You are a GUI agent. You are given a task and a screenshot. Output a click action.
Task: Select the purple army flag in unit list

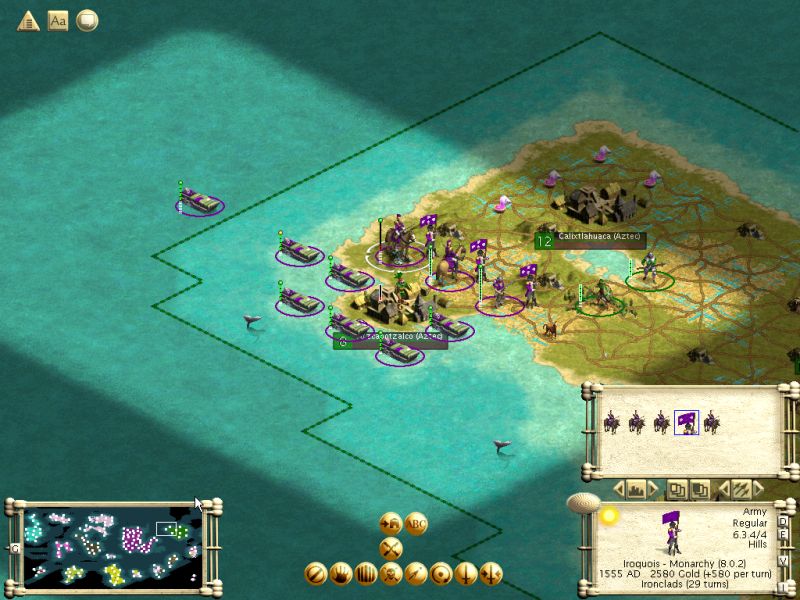(686, 423)
